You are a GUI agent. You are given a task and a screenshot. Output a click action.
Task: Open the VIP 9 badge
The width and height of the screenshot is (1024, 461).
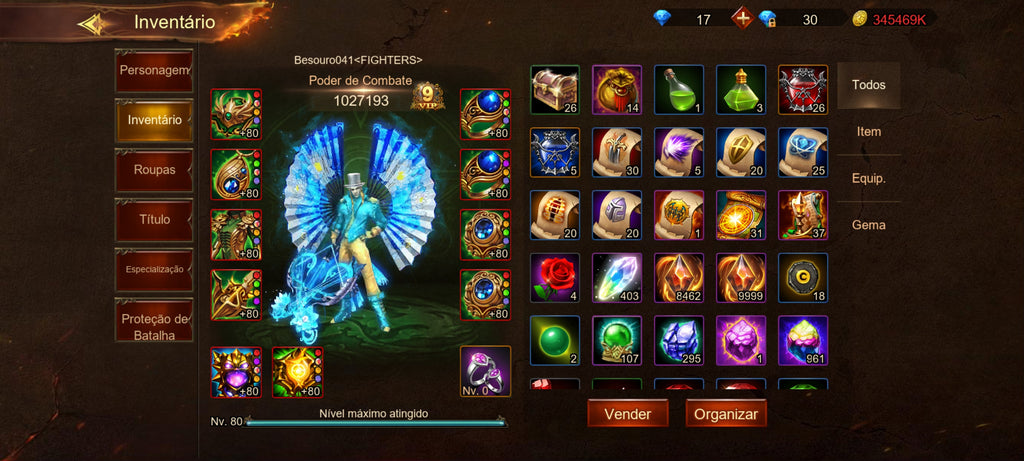(x=427, y=97)
